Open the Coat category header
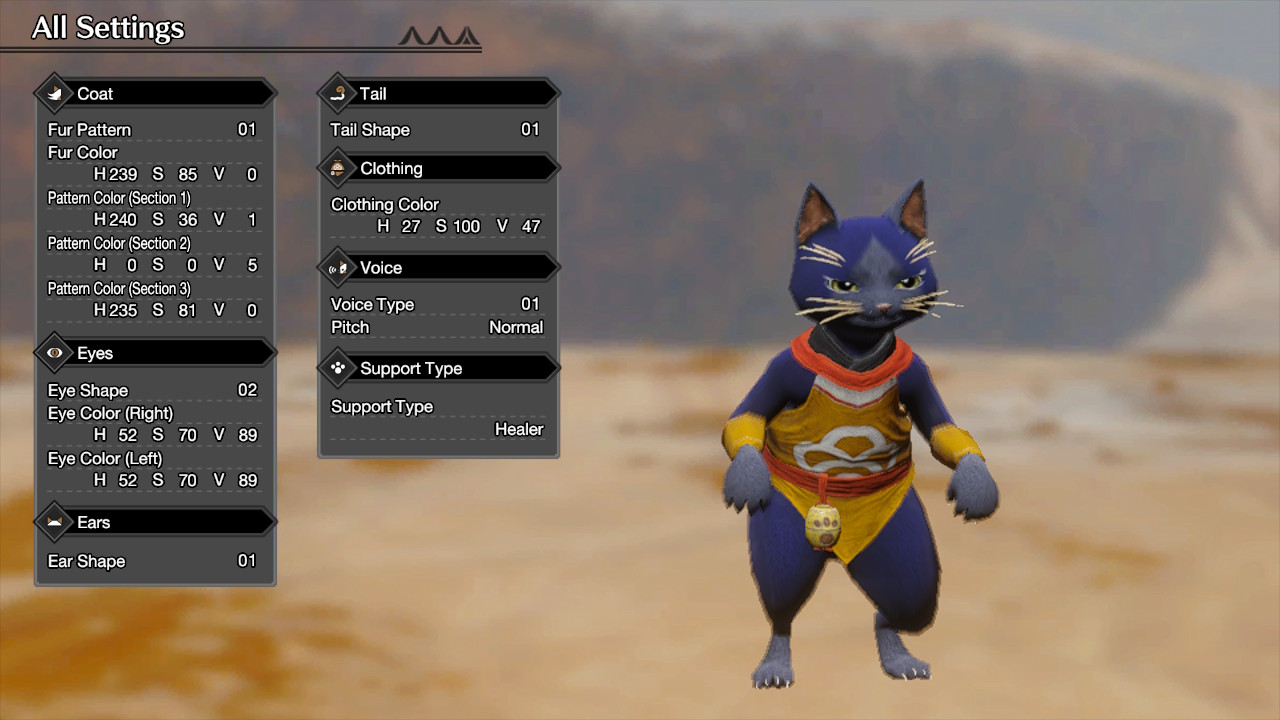Viewport: 1280px width, 720px height. pos(155,94)
